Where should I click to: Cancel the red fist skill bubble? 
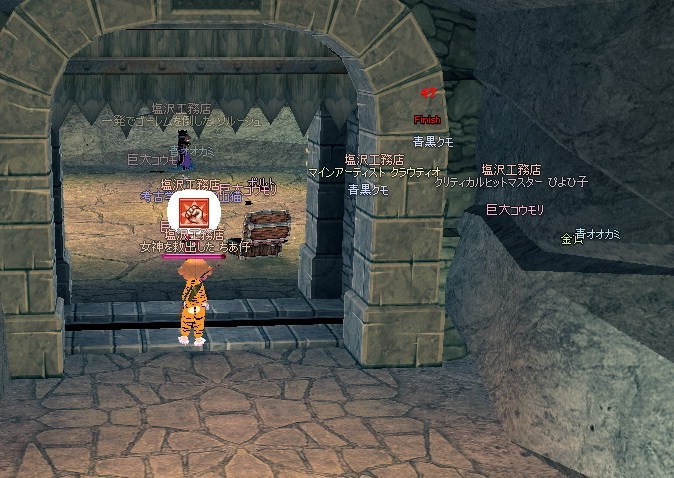[x=194, y=213]
